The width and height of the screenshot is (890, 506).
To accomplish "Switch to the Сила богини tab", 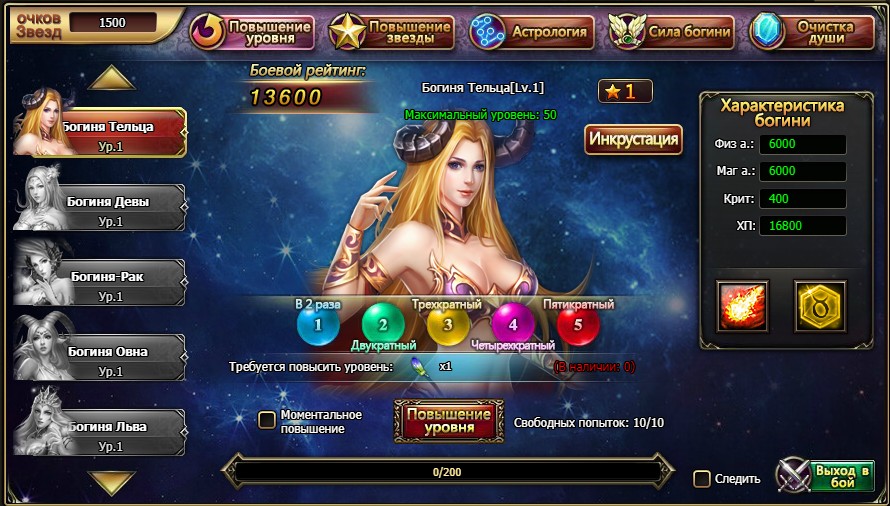I will tap(671, 32).
